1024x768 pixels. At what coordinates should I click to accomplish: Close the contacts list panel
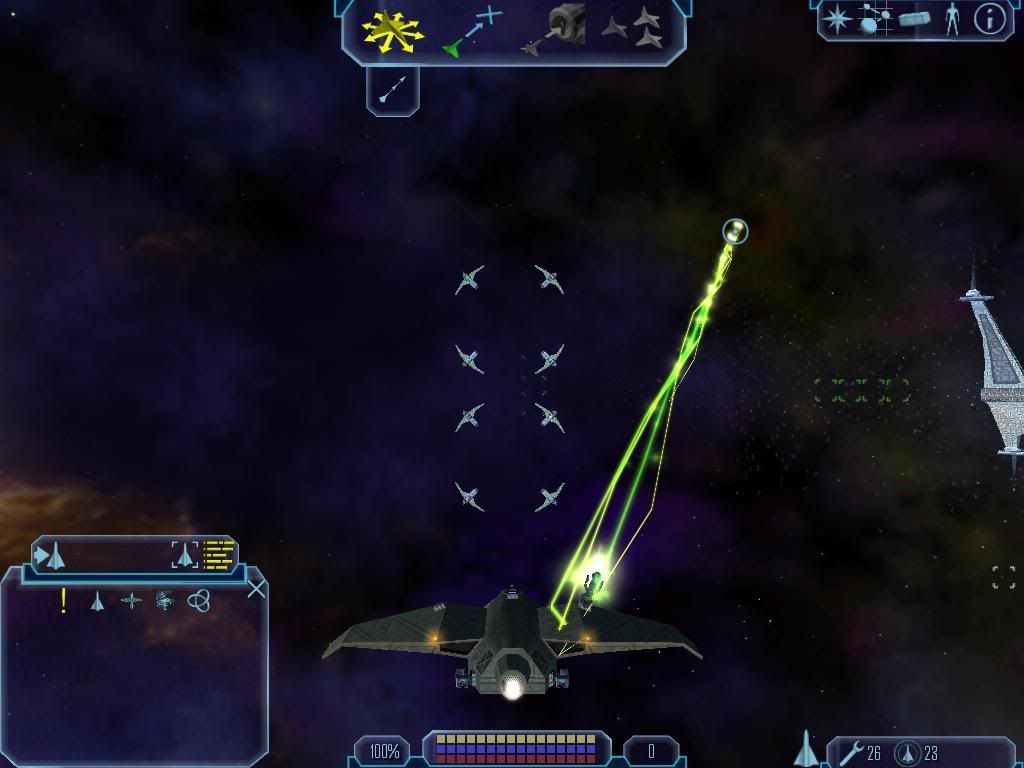point(256,588)
